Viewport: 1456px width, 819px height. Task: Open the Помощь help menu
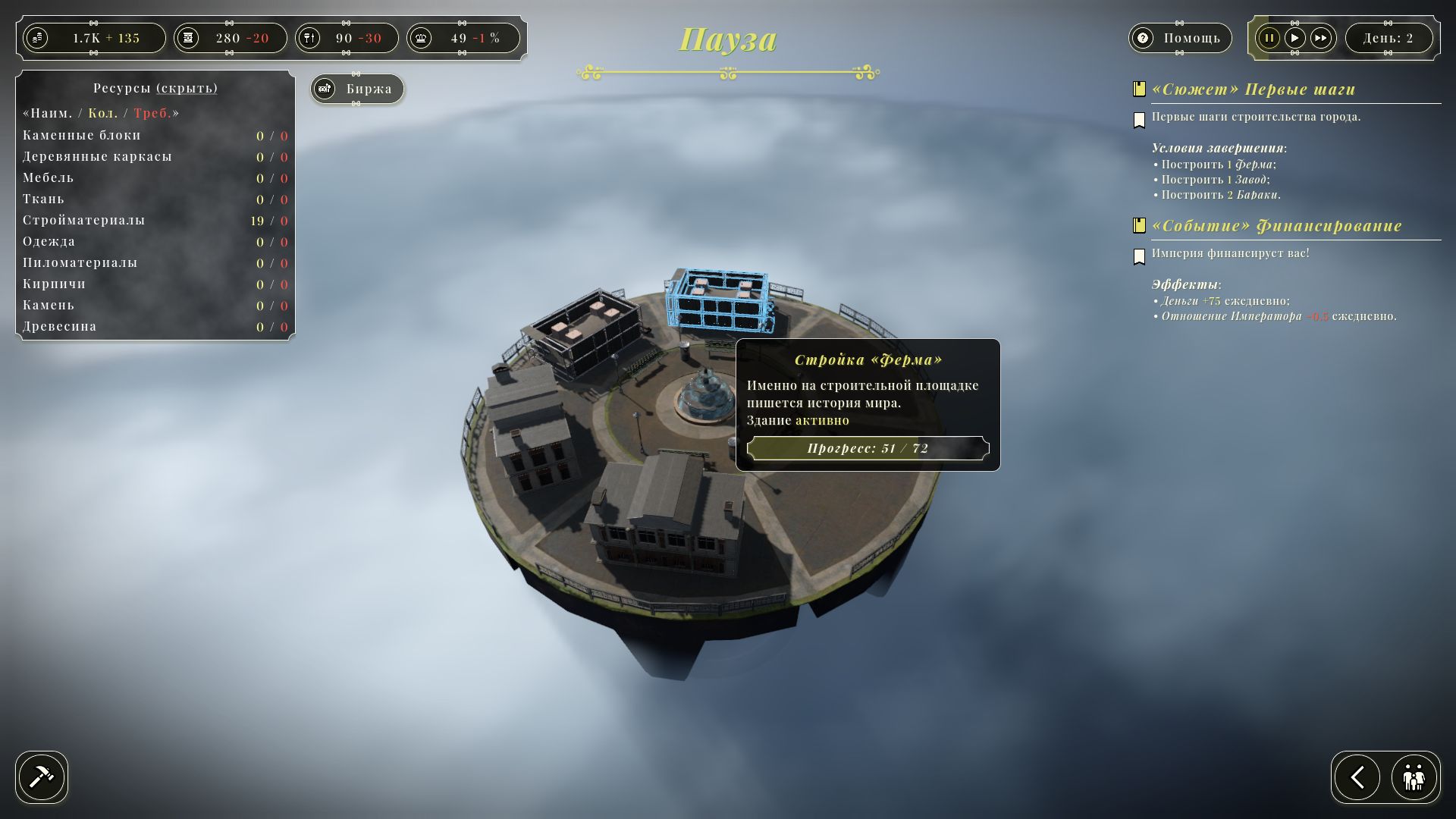point(1179,38)
